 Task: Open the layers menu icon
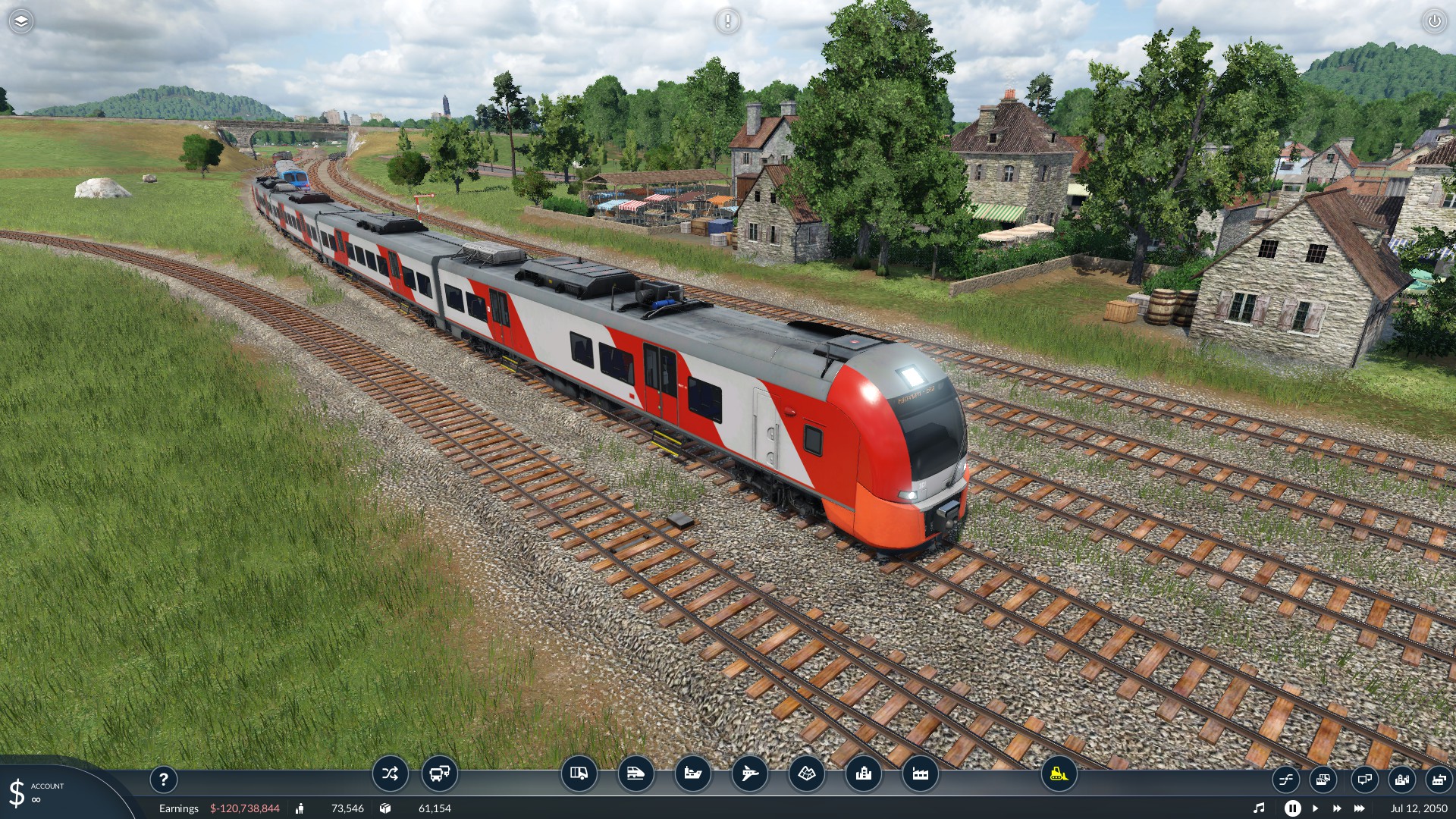pyautogui.click(x=21, y=21)
